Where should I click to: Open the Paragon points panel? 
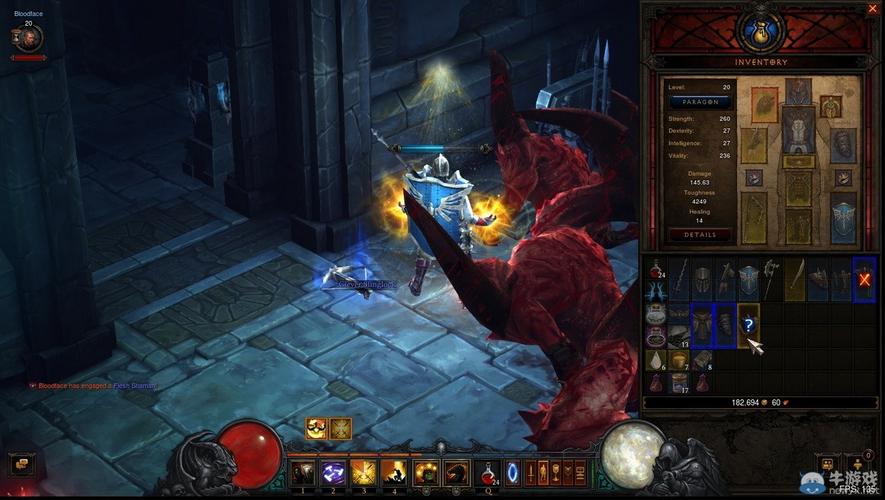(x=700, y=102)
